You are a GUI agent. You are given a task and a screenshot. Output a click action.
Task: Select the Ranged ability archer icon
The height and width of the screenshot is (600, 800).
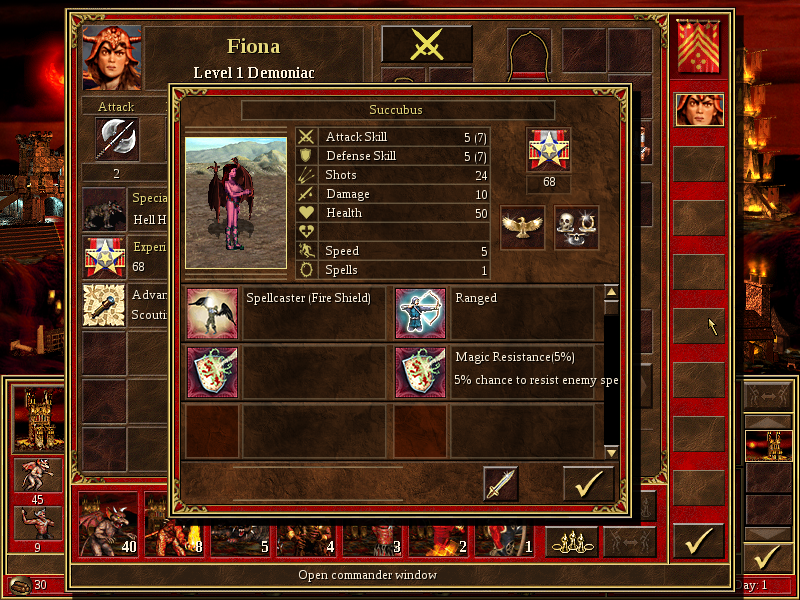[421, 313]
